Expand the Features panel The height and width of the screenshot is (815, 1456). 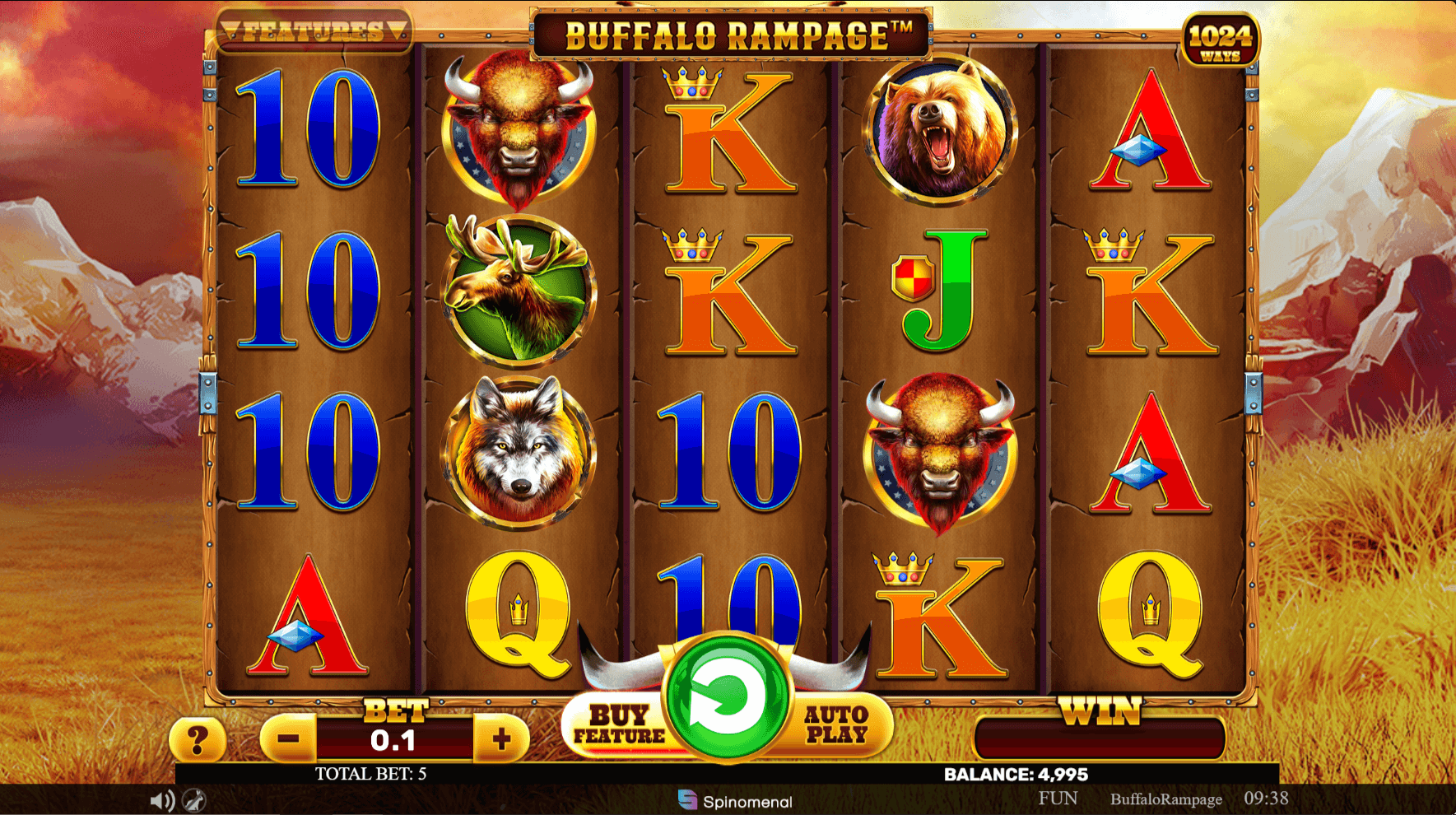(313, 30)
